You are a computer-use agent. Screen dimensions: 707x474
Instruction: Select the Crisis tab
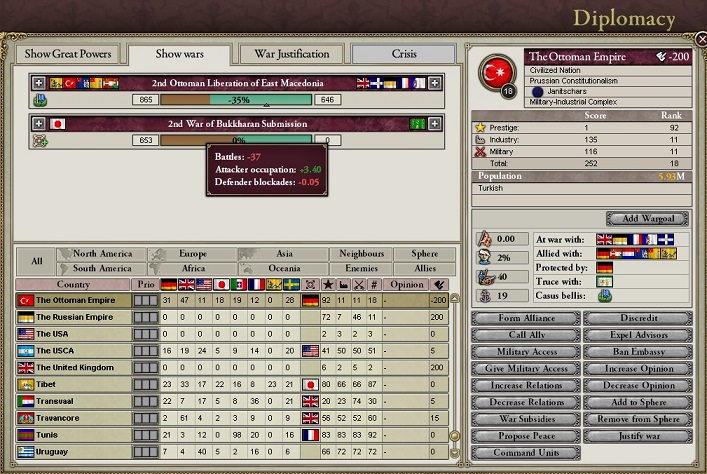404,54
